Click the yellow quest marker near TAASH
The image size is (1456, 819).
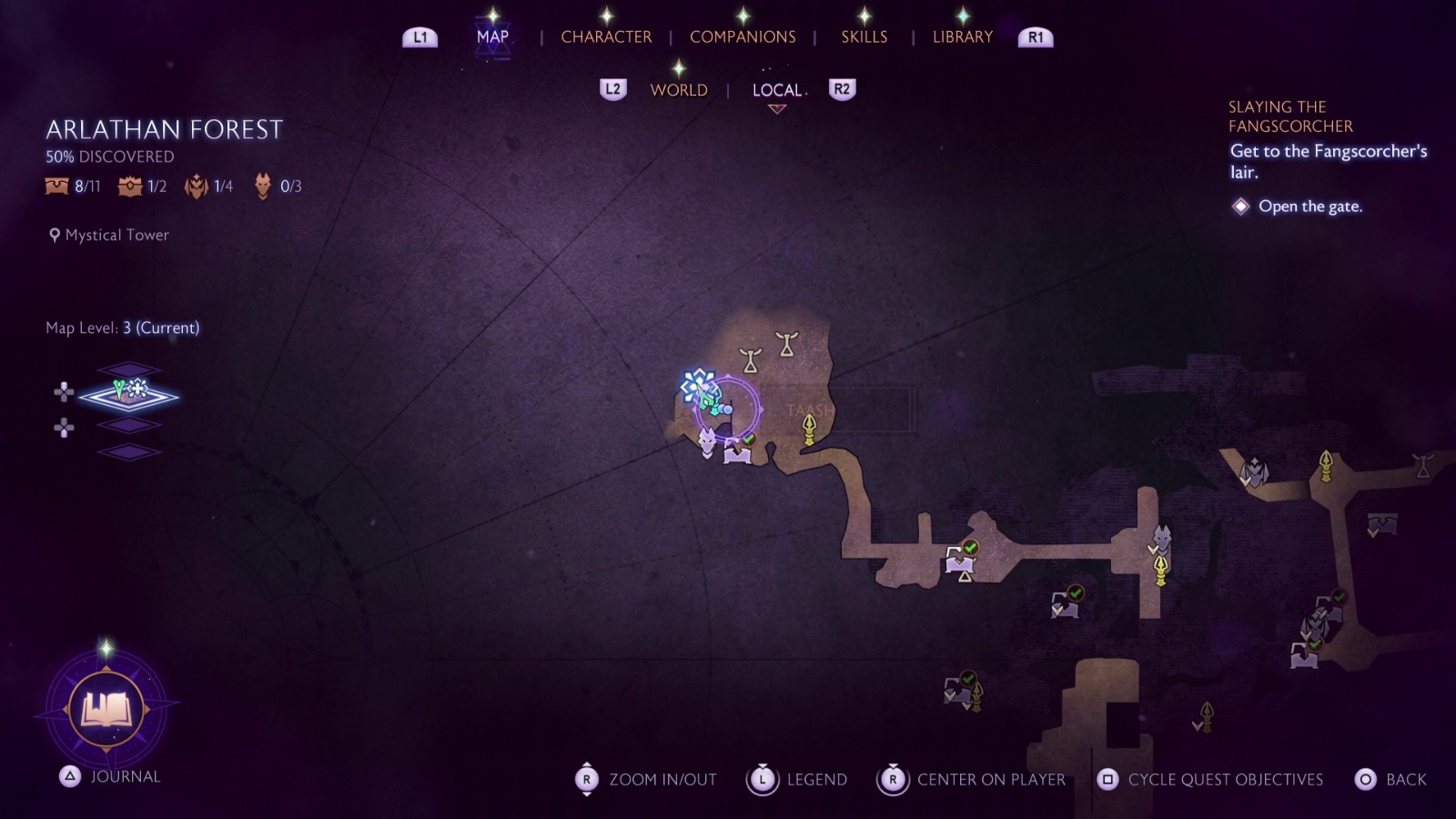coord(807,428)
